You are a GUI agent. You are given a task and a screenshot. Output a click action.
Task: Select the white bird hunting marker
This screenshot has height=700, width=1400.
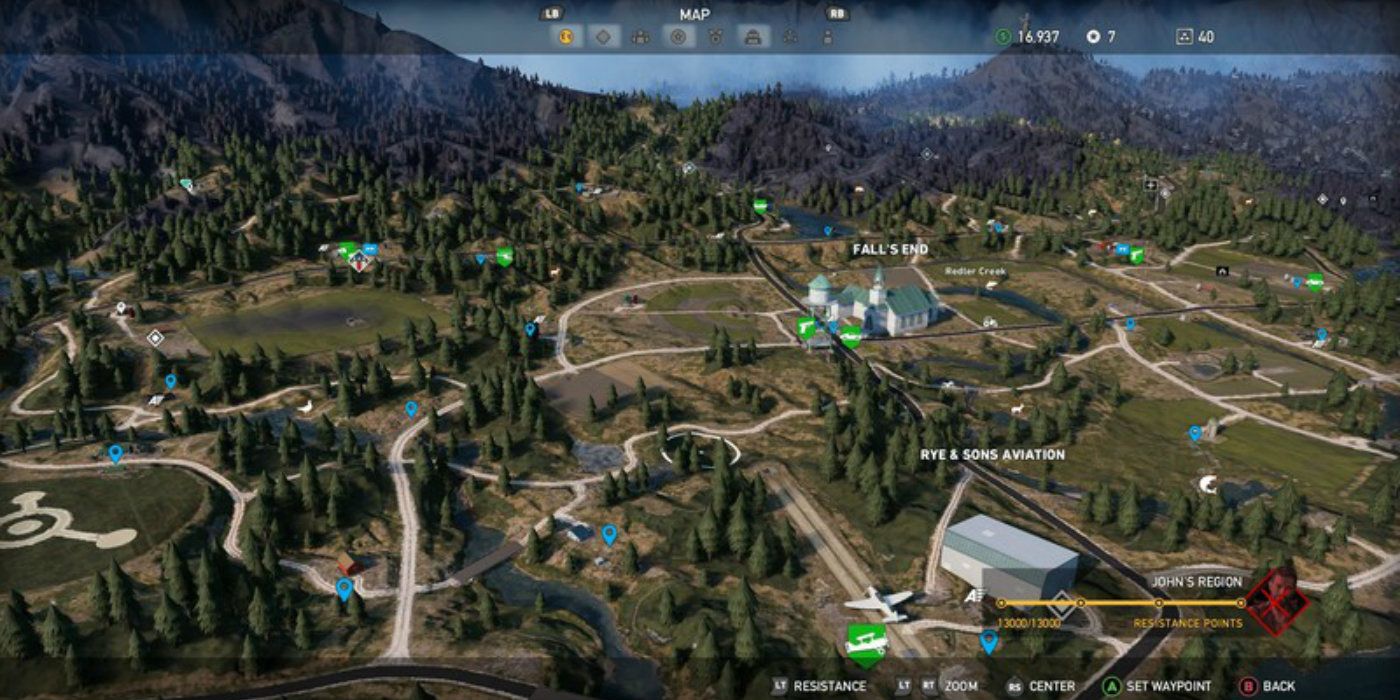click(306, 406)
